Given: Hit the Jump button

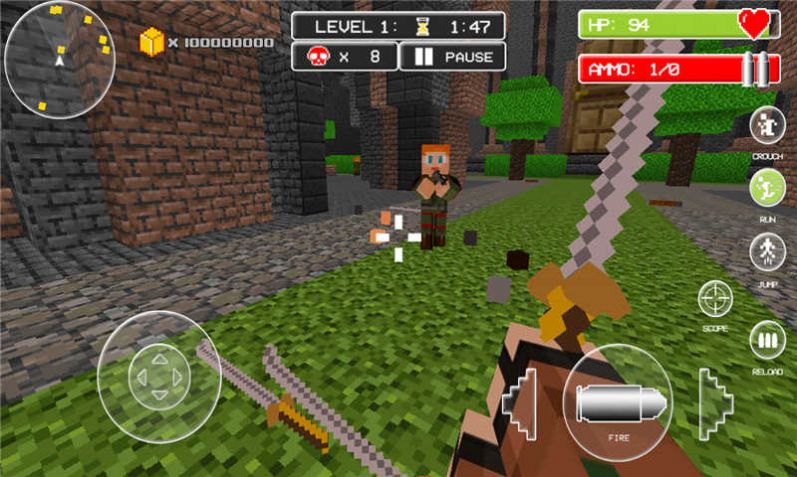Looking at the screenshot, I should tap(767, 251).
